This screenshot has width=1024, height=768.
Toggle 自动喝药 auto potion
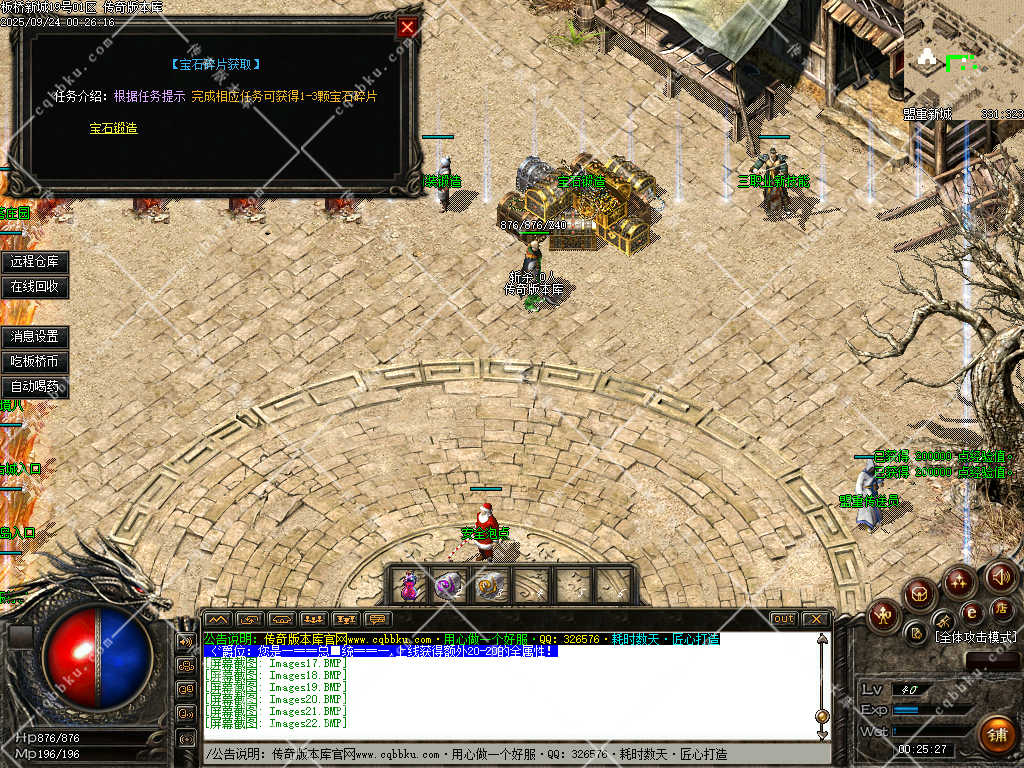coord(35,386)
